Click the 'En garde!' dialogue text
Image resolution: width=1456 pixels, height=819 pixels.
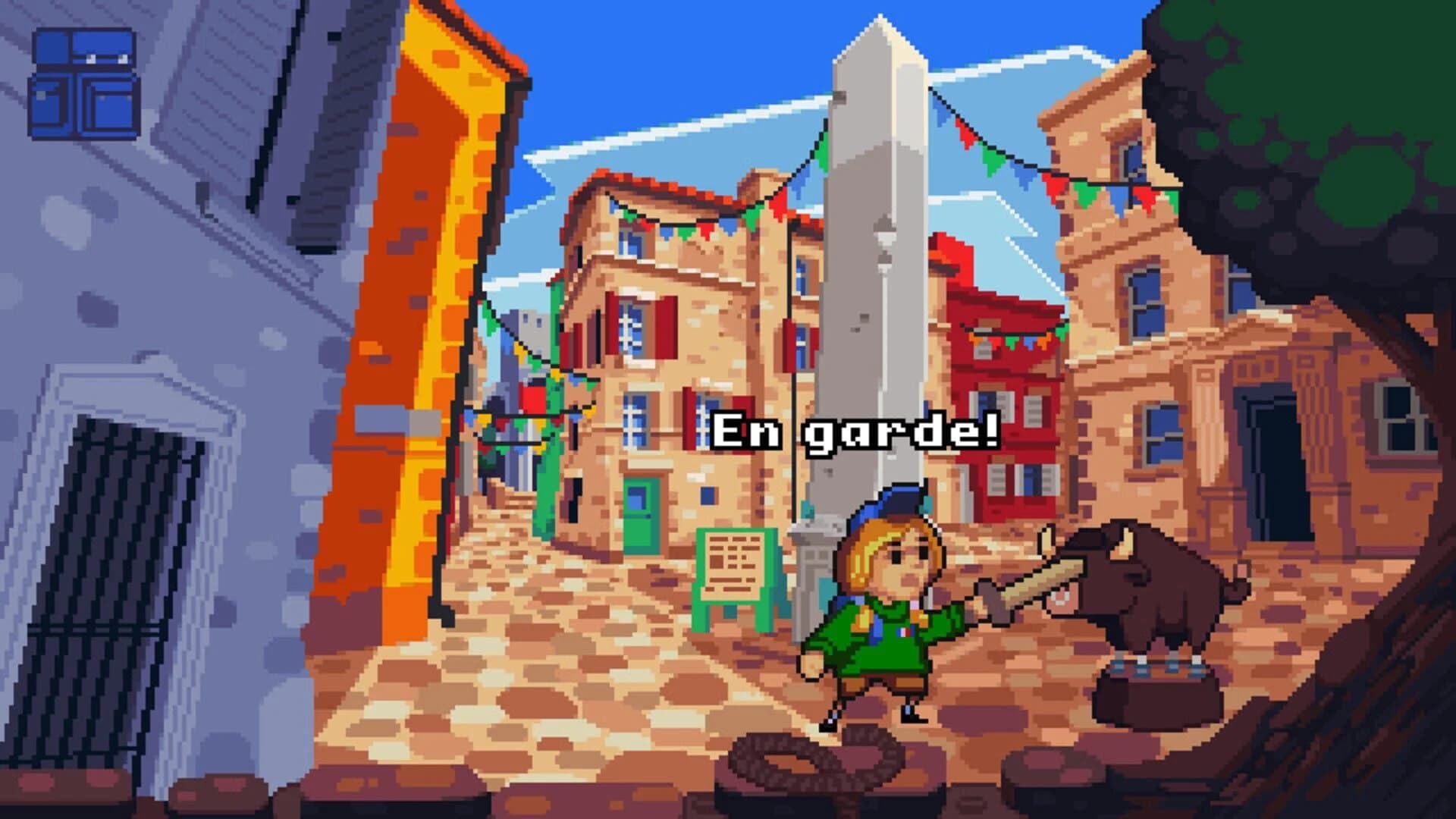coord(857,430)
